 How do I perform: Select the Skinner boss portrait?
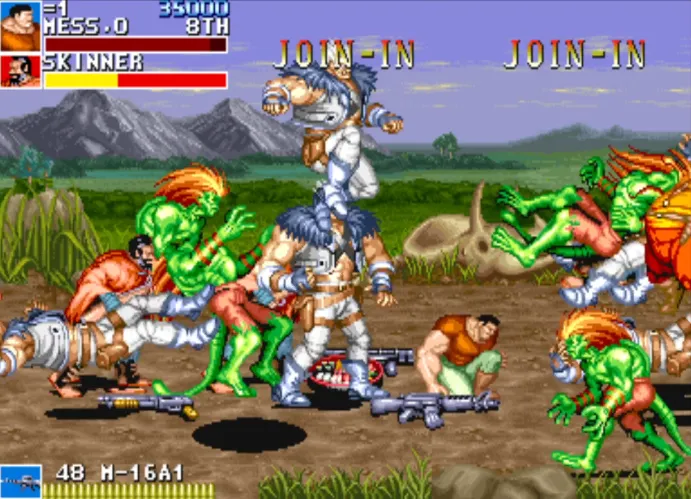(20, 71)
